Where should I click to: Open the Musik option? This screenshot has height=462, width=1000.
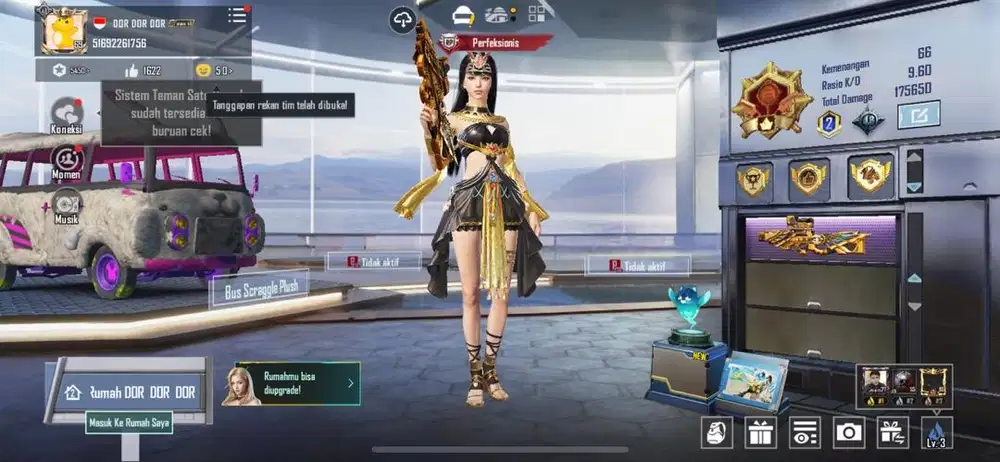pos(66,206)
